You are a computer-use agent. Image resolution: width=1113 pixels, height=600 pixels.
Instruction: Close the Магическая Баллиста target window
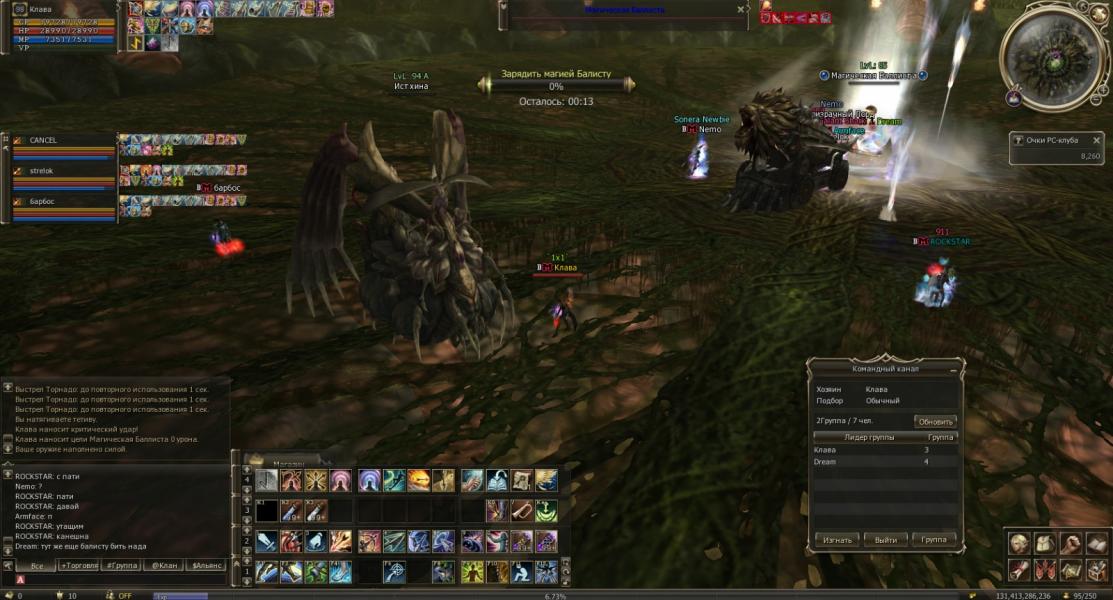(740, 9)
